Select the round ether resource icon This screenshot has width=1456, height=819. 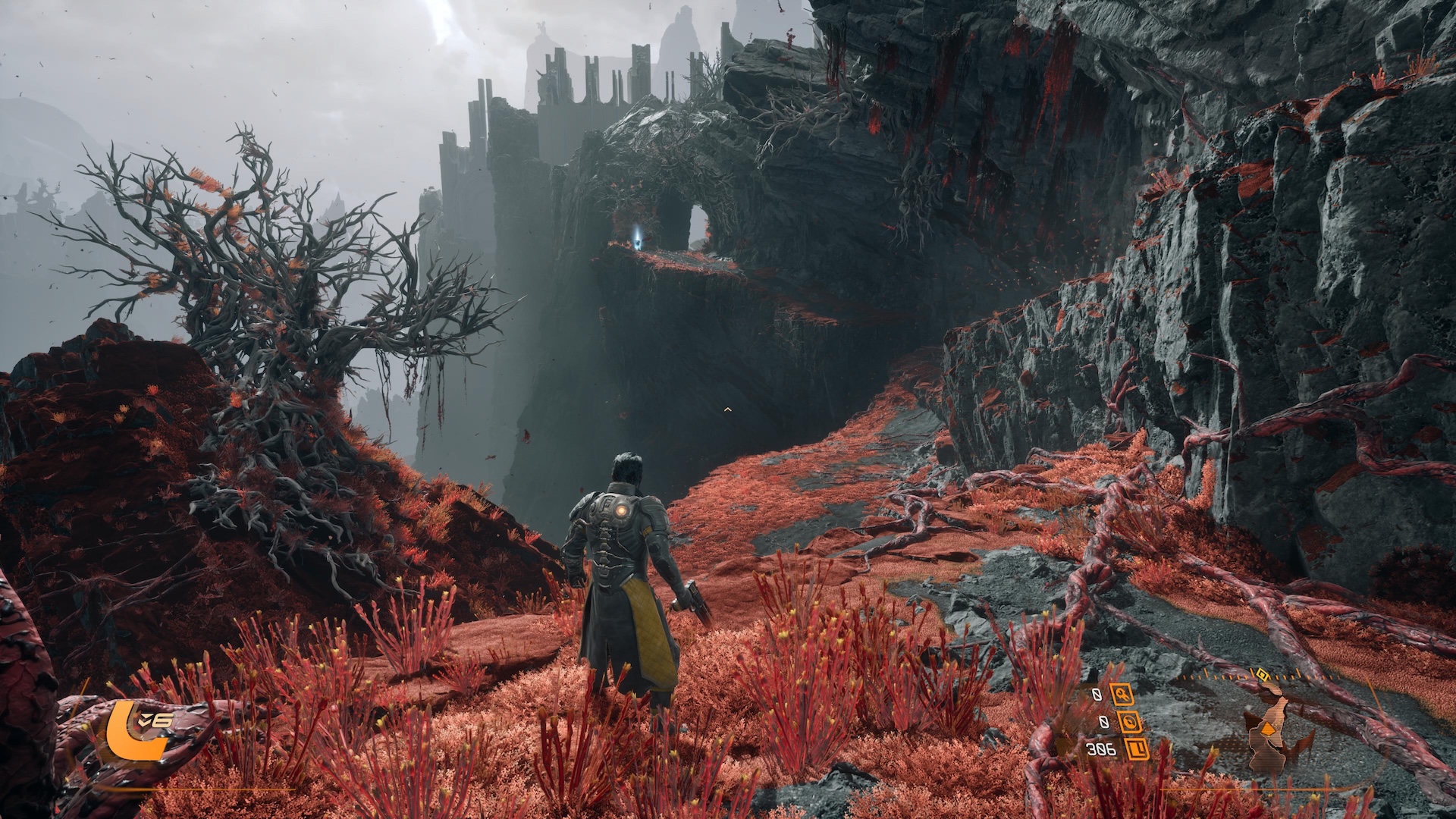tap(1128, 722)
